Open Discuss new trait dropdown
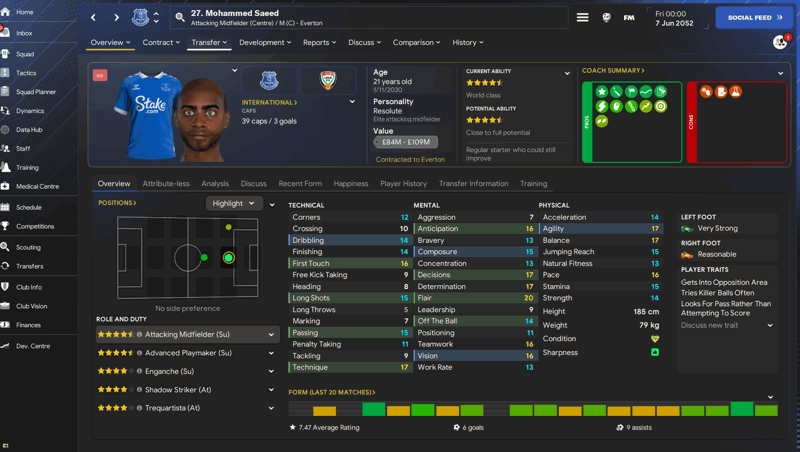Screen dimensions: 800x452 click(x=726, y=325)
